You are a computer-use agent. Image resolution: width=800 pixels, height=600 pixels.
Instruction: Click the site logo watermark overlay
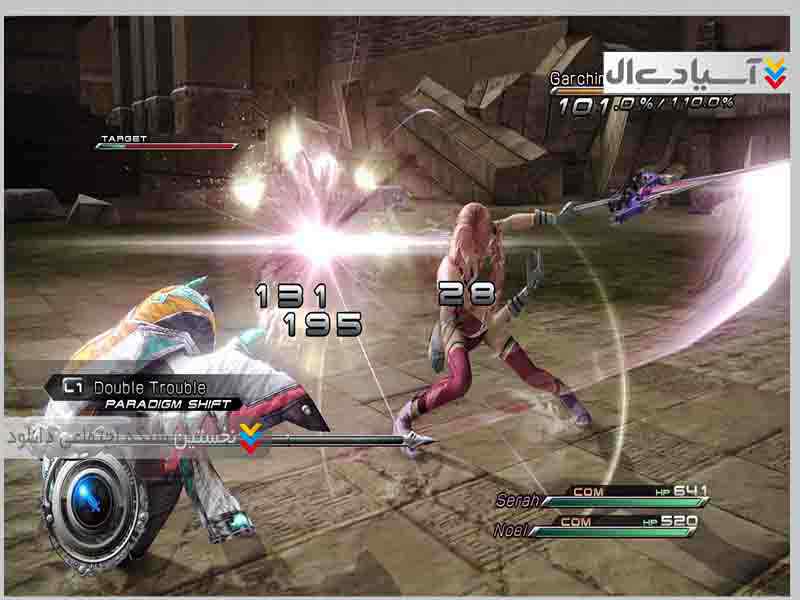point(697,71)
